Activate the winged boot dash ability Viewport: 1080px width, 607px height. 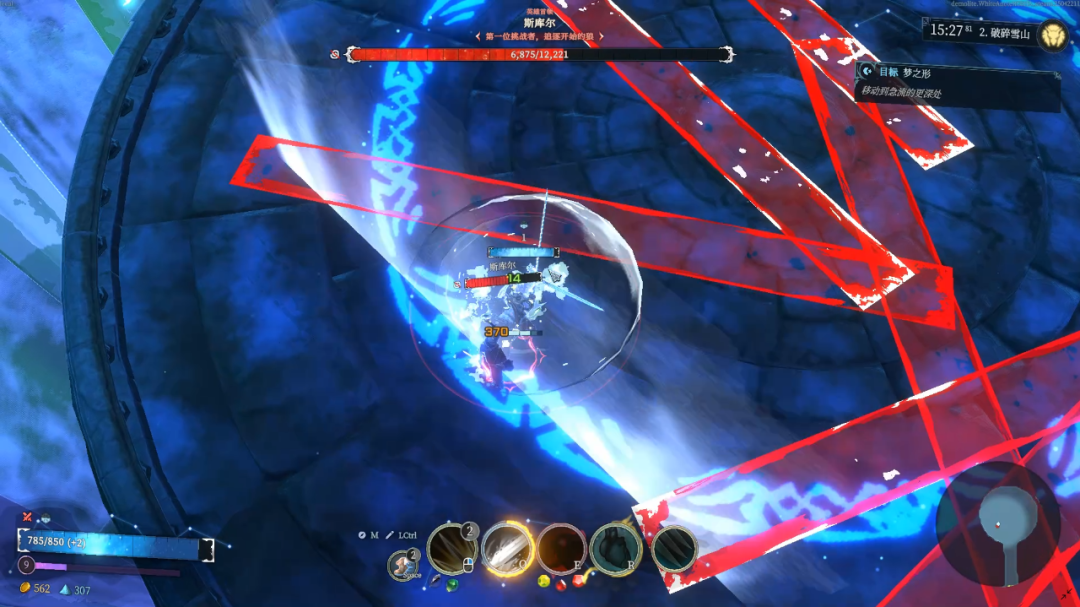[403, 565]
